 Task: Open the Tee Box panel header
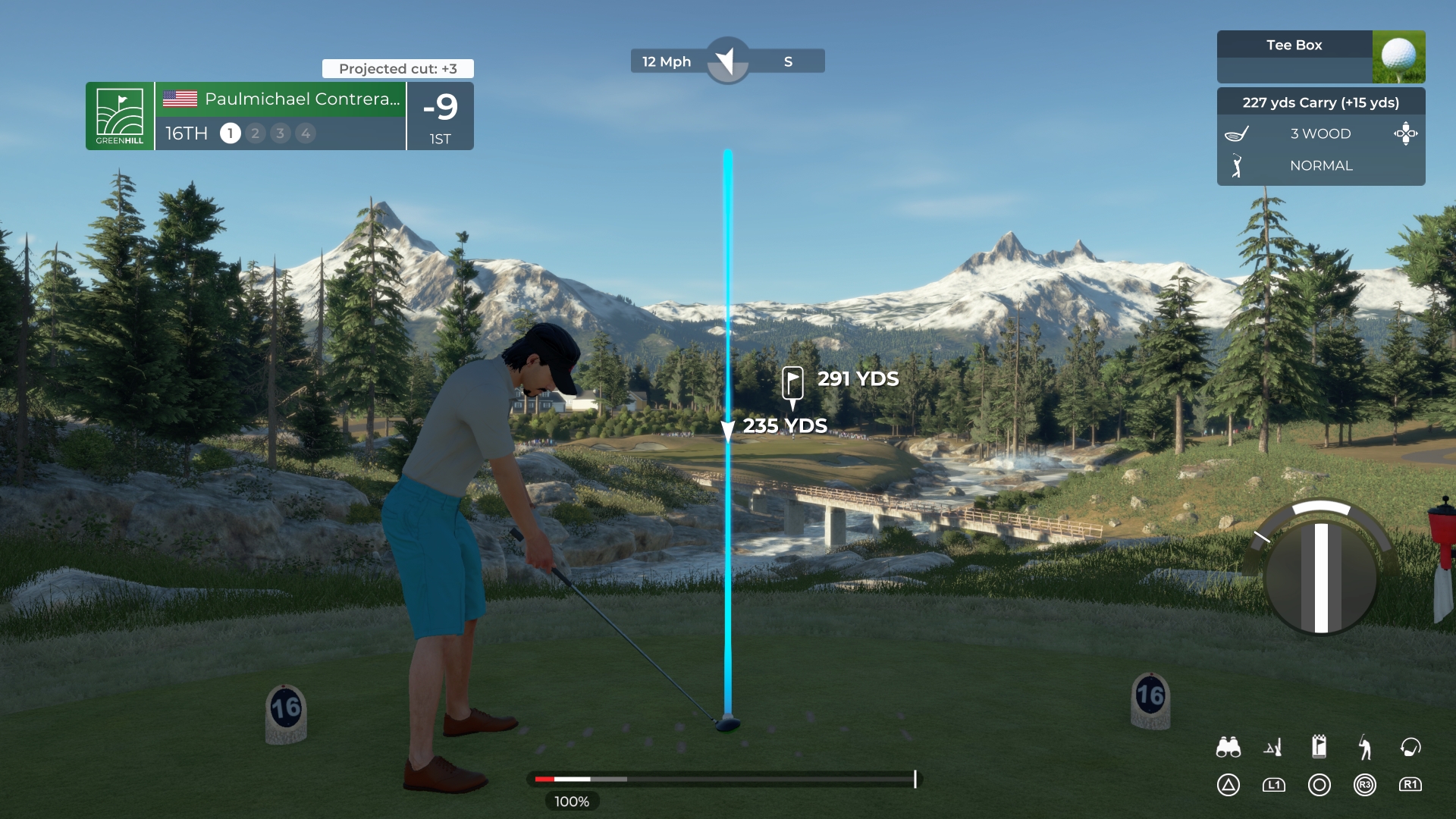(1294, 45)
